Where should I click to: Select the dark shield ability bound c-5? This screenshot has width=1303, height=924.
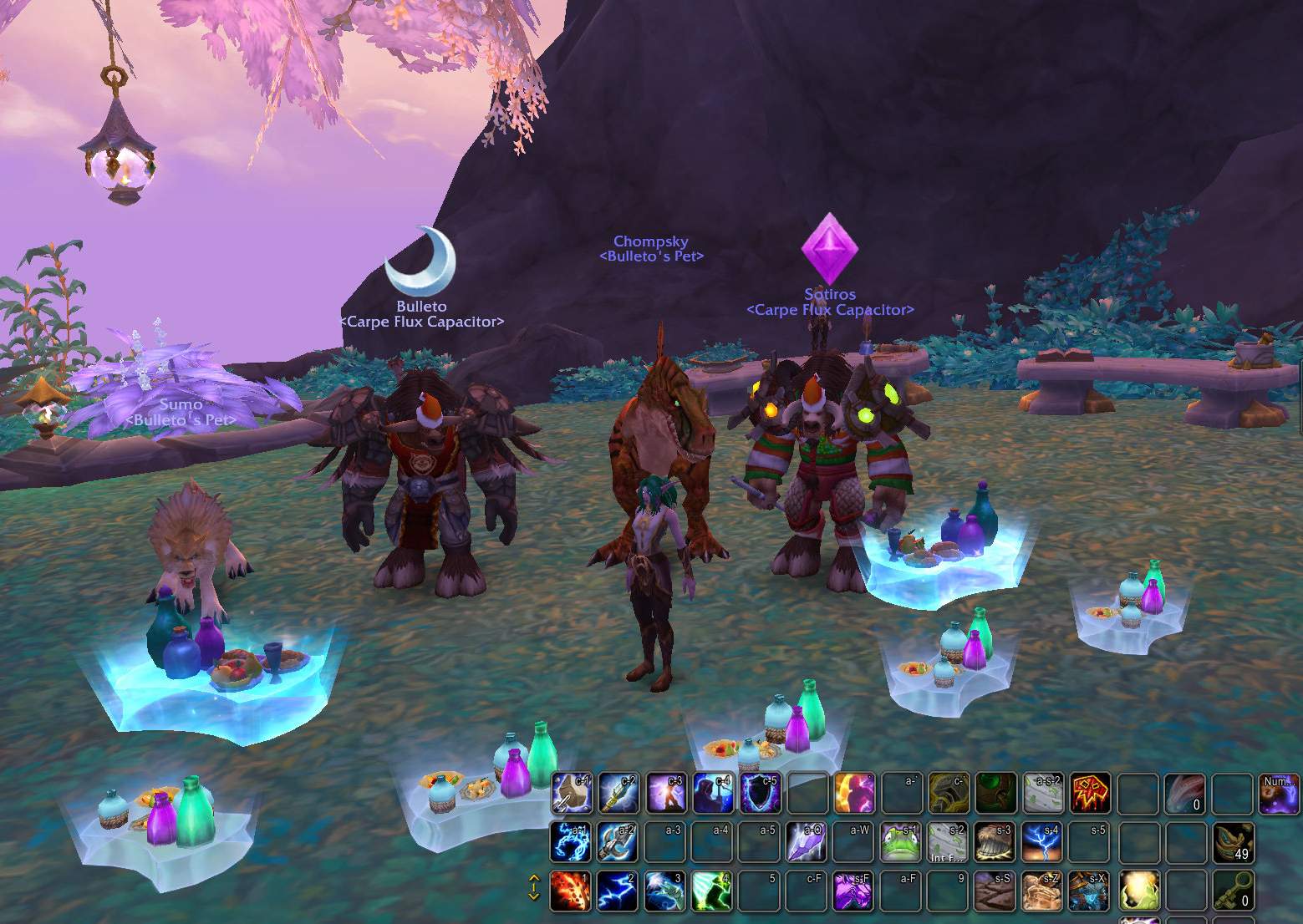coord(759,793)
